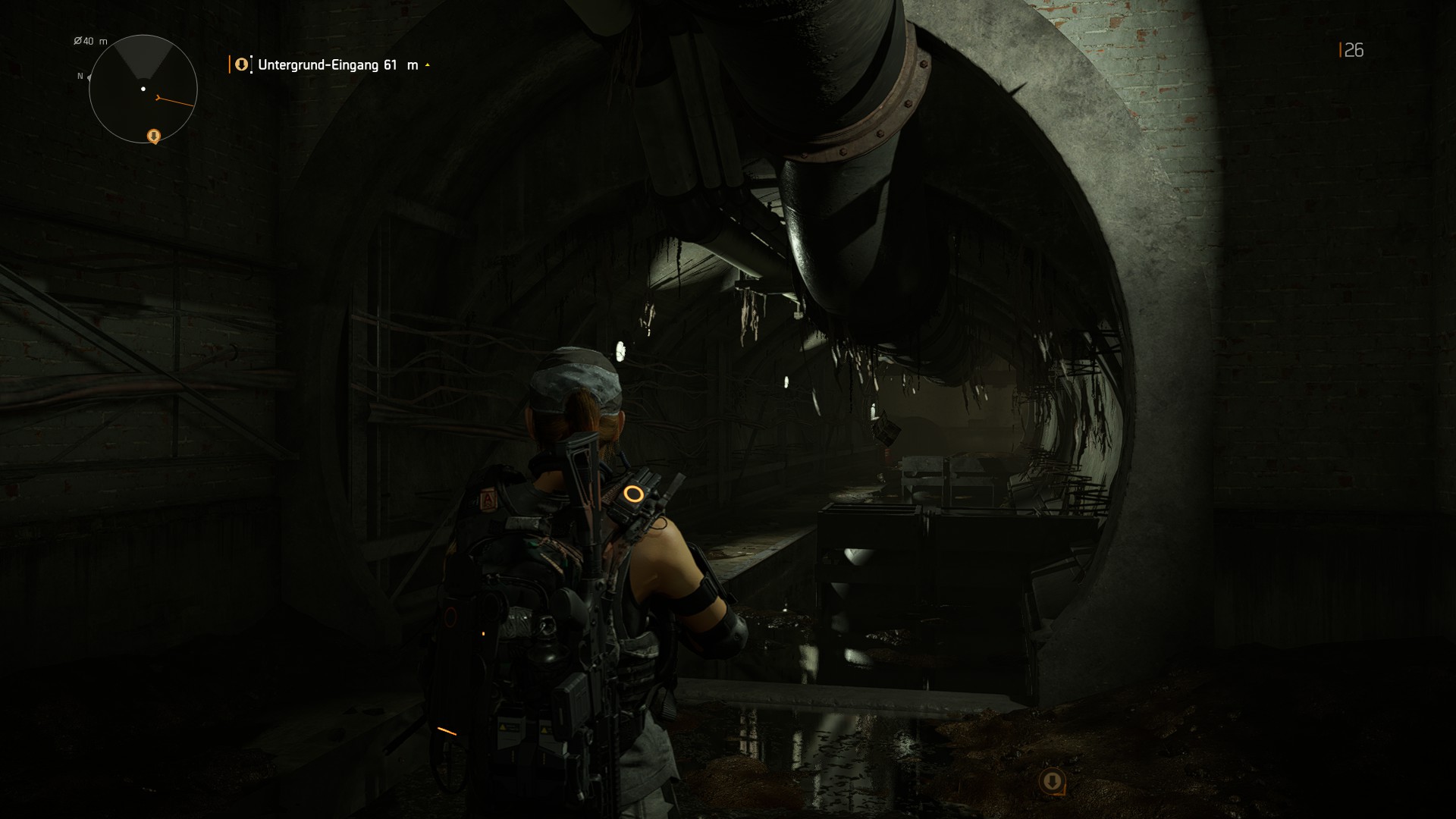Select the underground entrance icon on the minimap
Screen dimensions: 1456x819
point(152,137)
